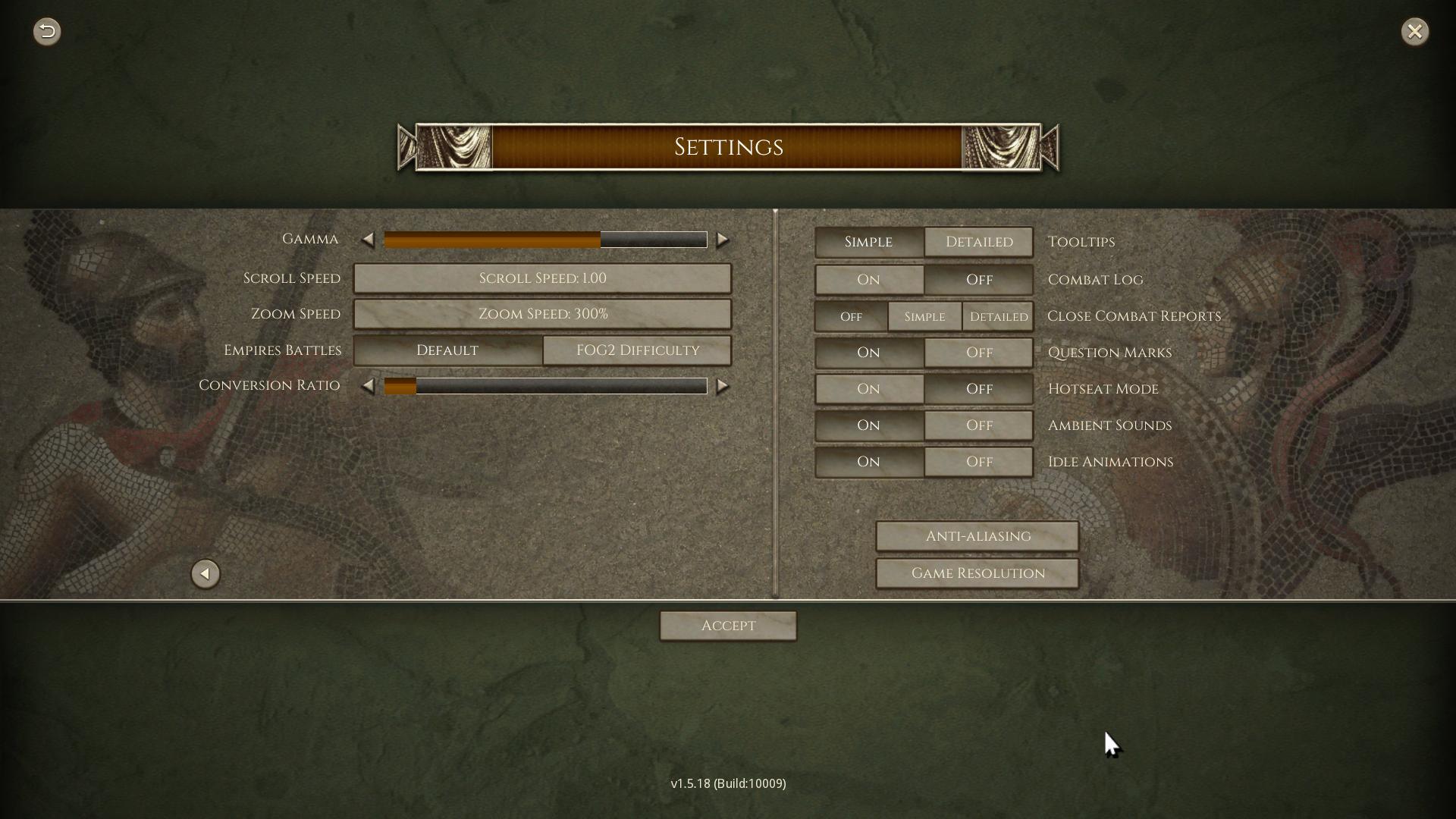The width and height of the screenshot is (1456, 819).
Task: Set Tooltips to Detailed
Action: pos(979,242)
